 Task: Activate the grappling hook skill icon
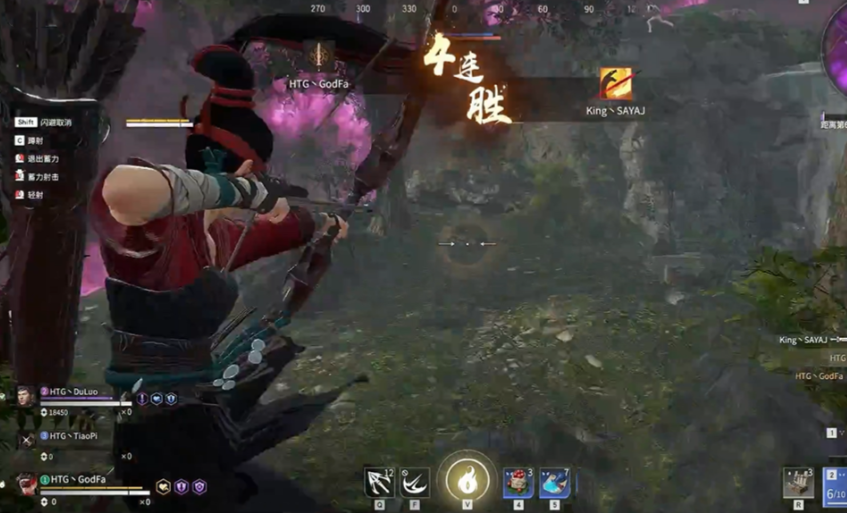point(414,482)
